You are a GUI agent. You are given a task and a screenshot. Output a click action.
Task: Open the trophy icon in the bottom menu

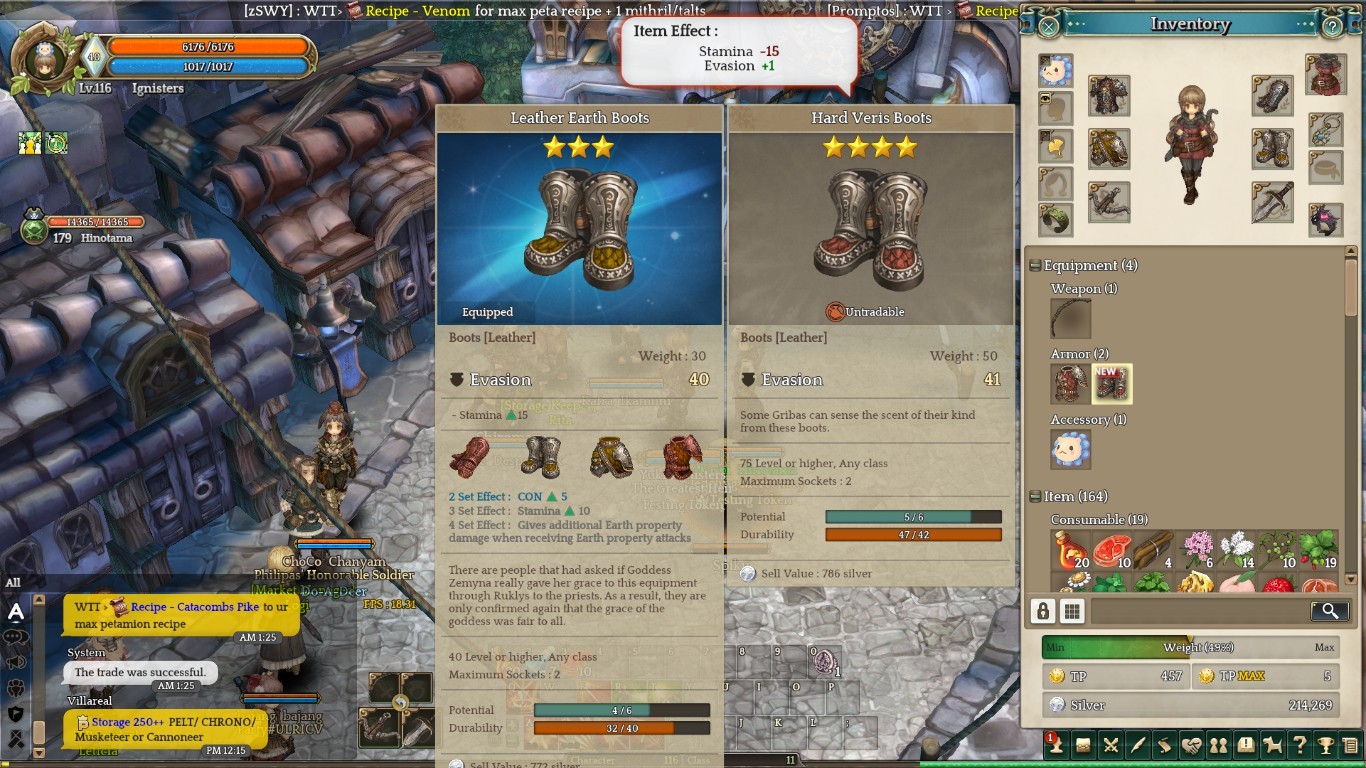click(x=1324, y=745)
